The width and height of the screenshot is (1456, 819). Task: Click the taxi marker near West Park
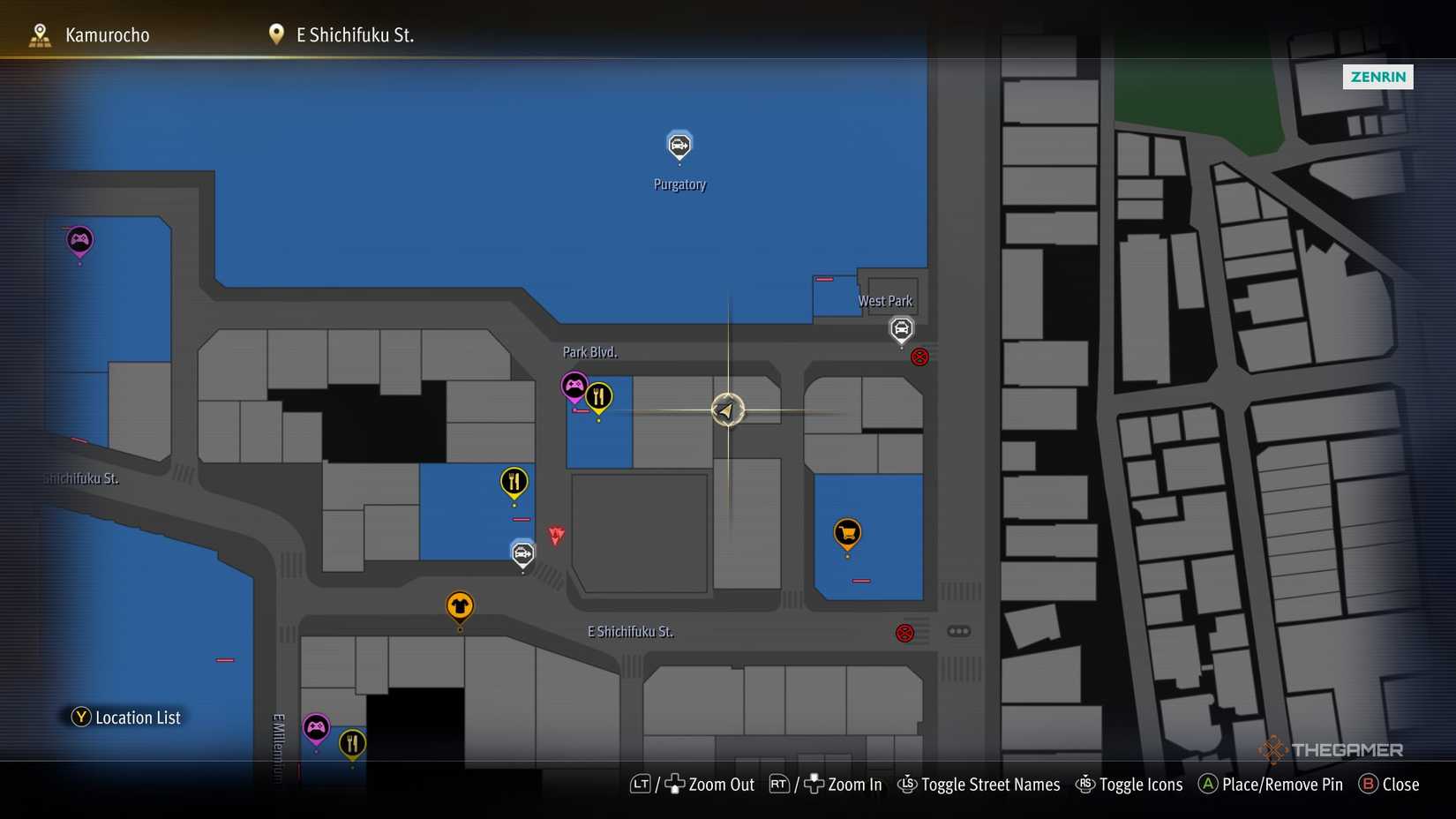(901, 329)
